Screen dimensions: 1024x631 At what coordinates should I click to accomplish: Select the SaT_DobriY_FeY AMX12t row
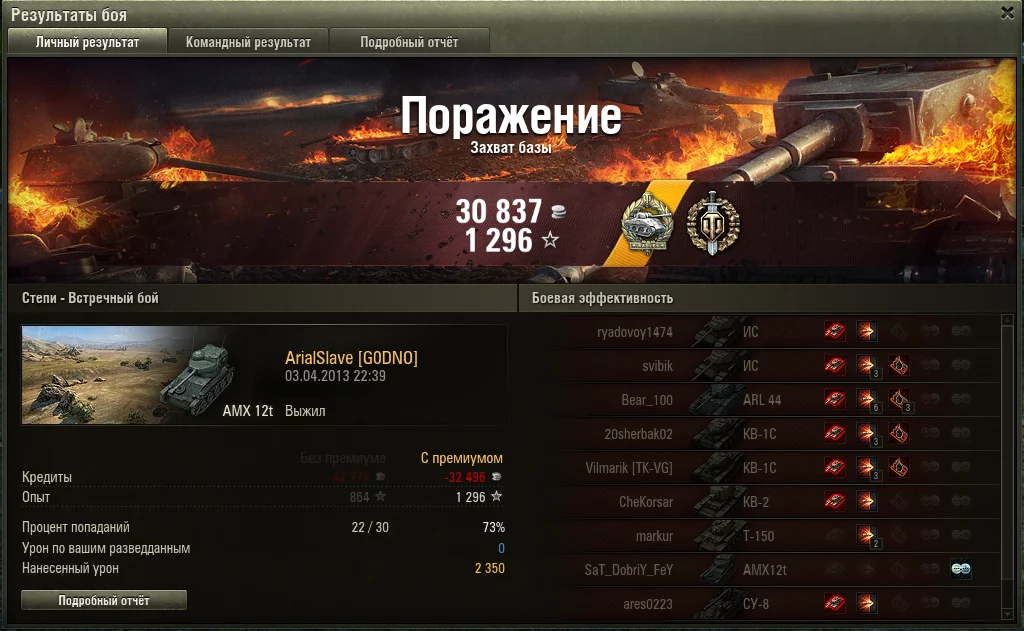click(760, 570)
